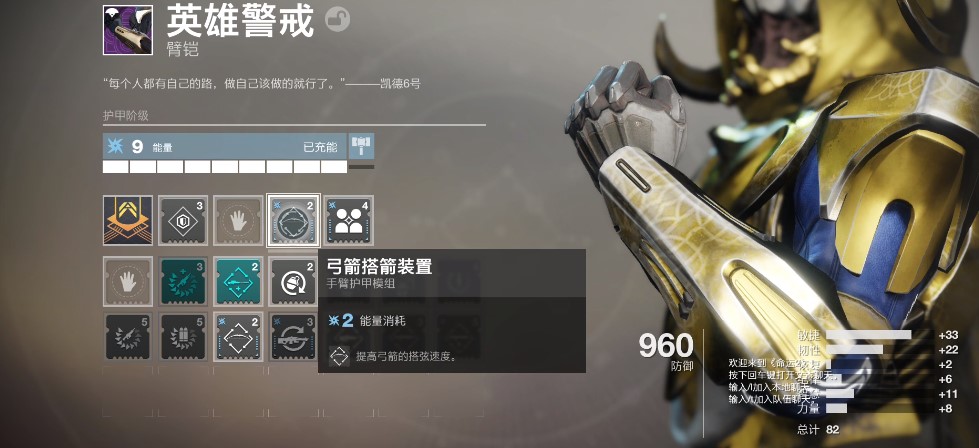
Task: Choose the highlighted bow mod socket costing 2
Action: point(293,220)
